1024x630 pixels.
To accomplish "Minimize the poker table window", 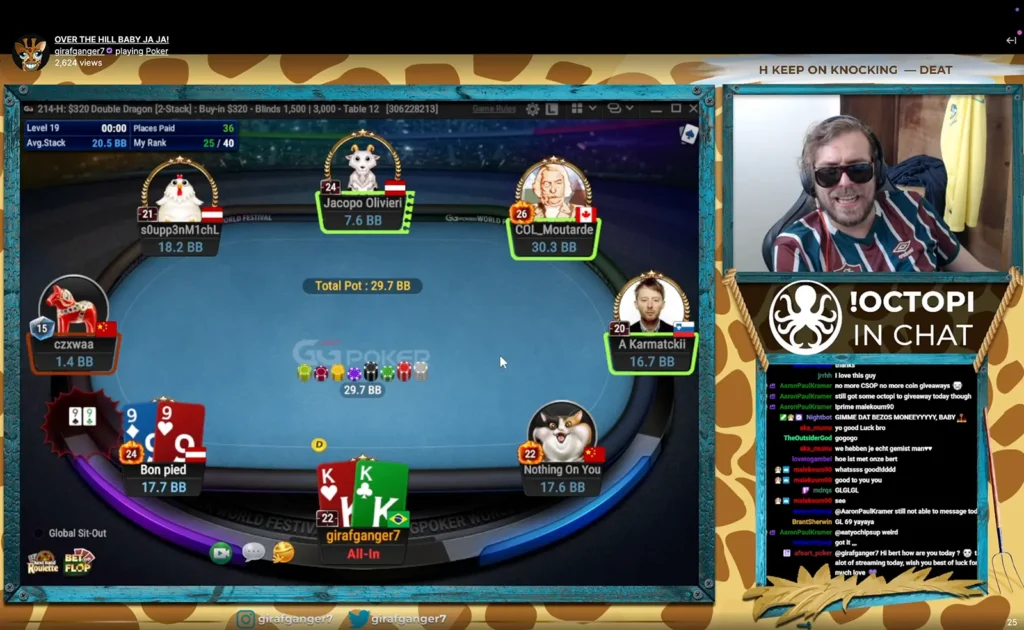I will coord(654,108).
